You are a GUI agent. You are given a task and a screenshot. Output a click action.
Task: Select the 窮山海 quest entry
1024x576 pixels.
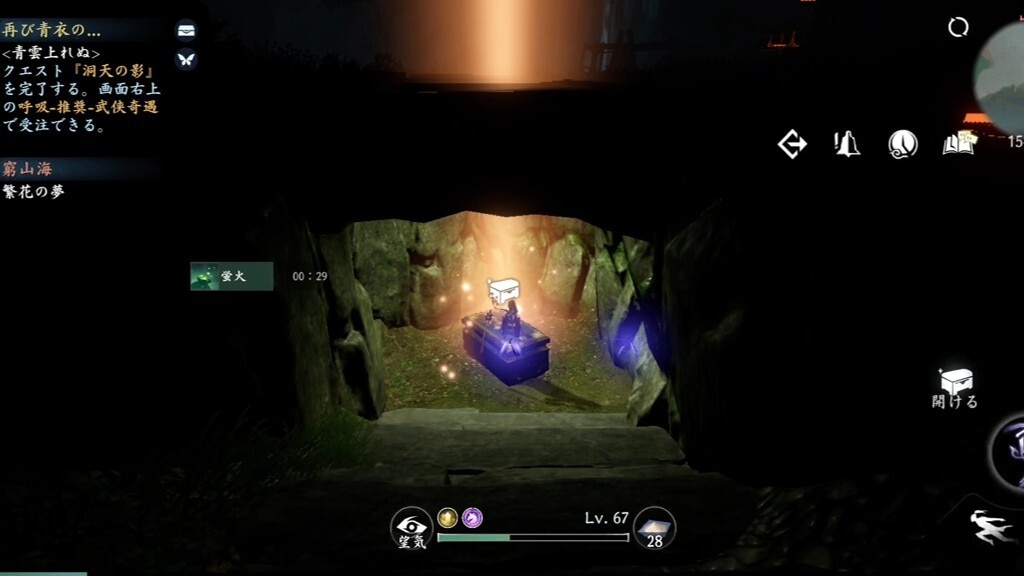tap(30, 169)
